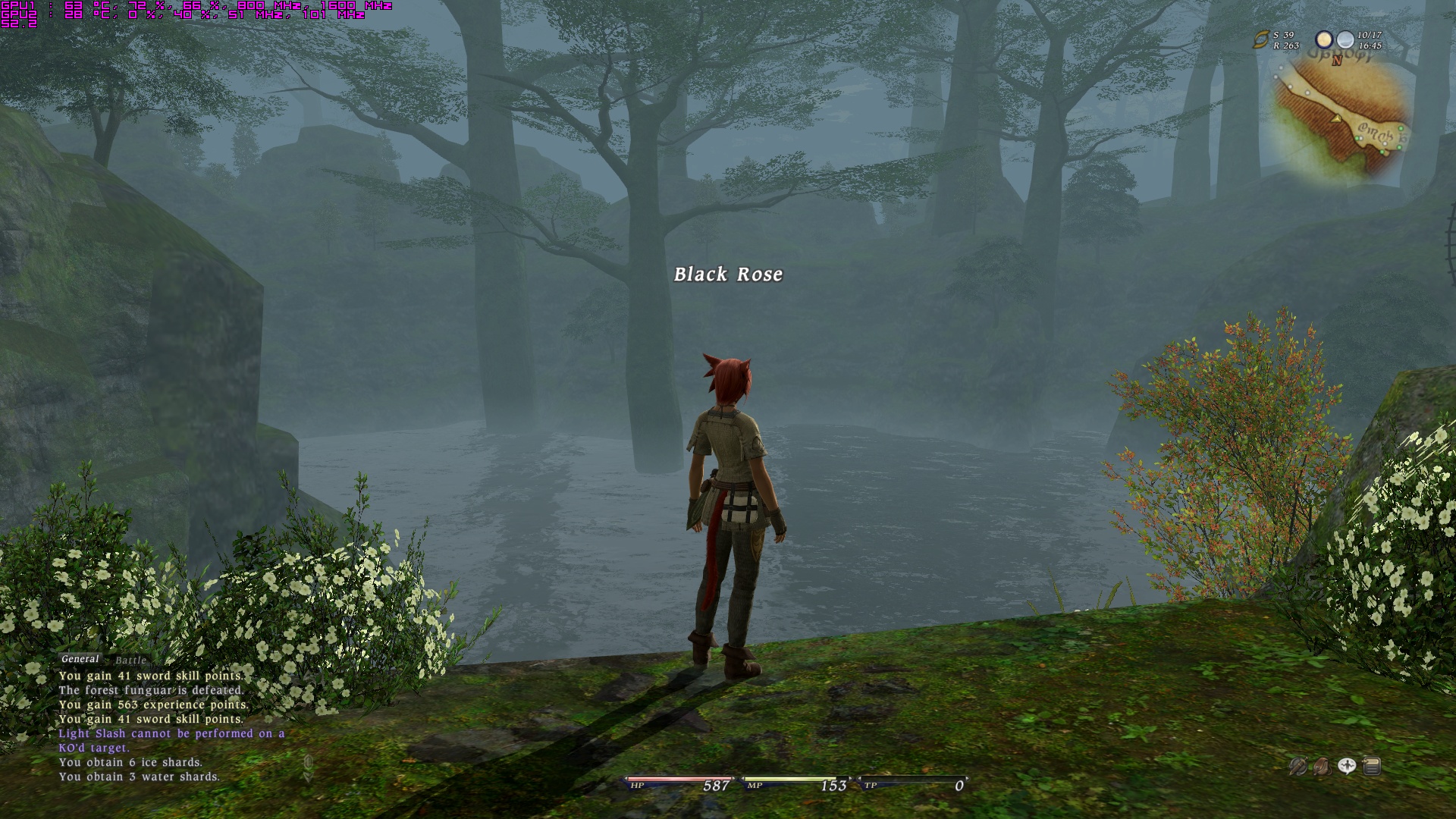Select the General chat tab
Image resolution: width=1456 pixels, height=819 pixels.
point(80,659)
